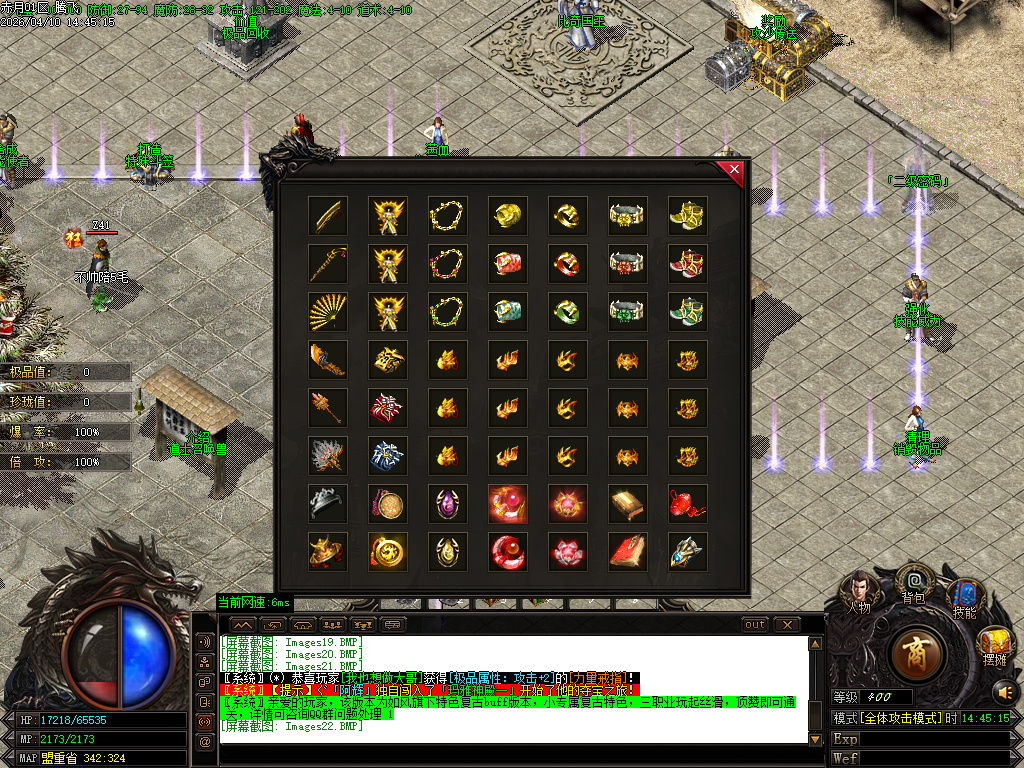1024x768 pixels.
Task: Select the red lantern item
Action: click(687, 503)
